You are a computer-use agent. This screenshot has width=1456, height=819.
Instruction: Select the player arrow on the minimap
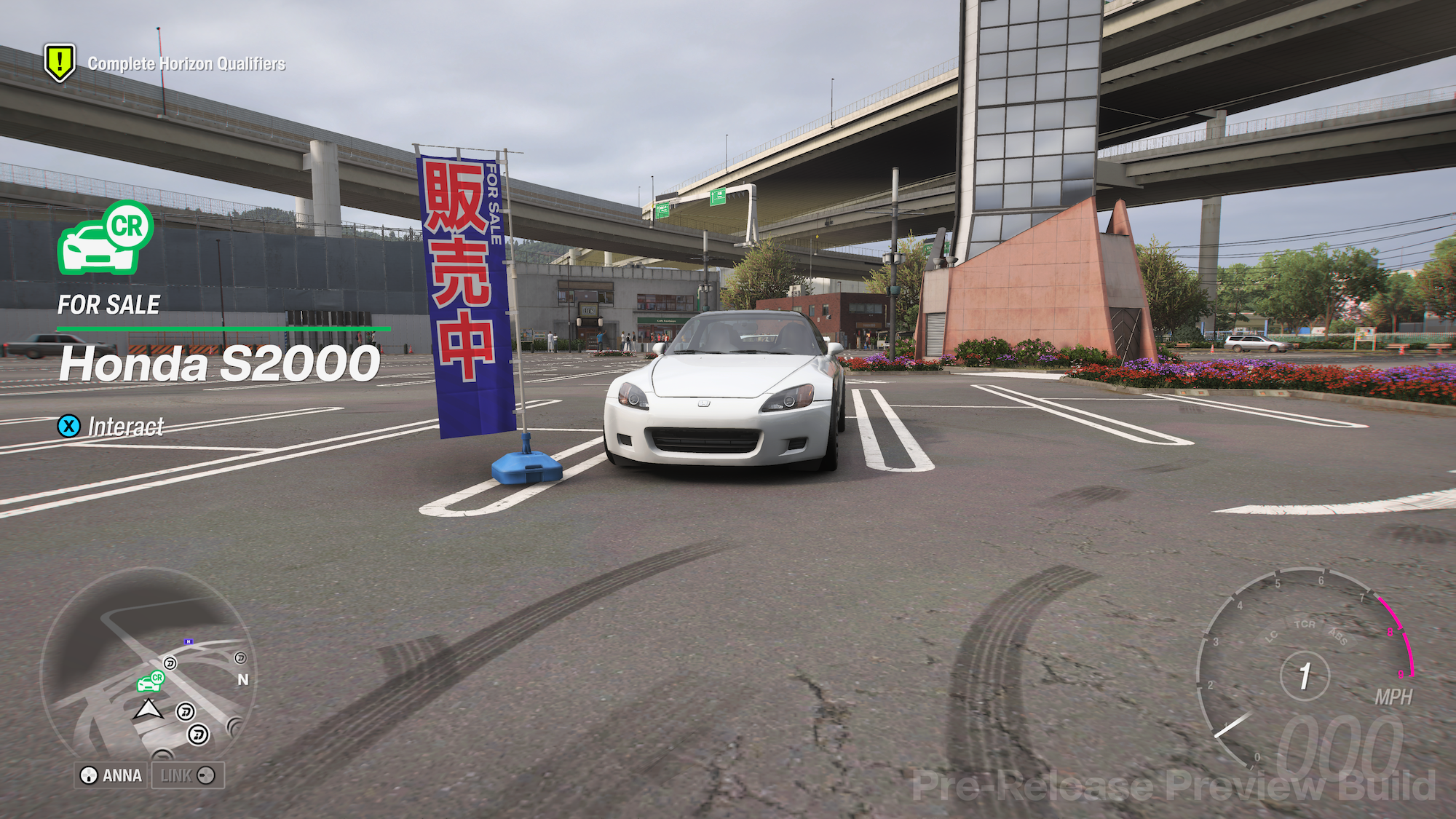pyautogui.click(x=149, y=710)
